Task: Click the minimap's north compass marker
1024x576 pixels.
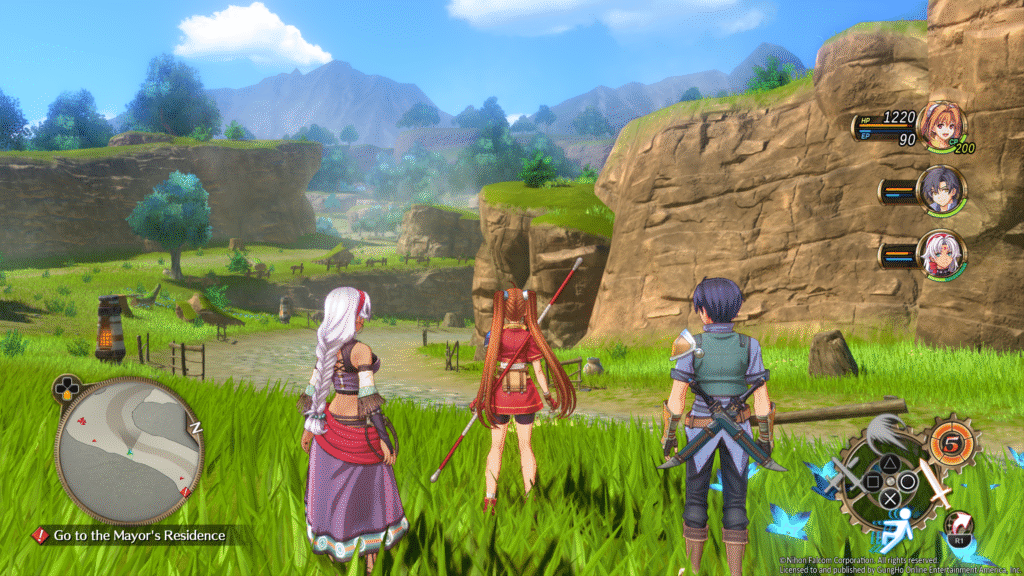Action: point(196,427)
